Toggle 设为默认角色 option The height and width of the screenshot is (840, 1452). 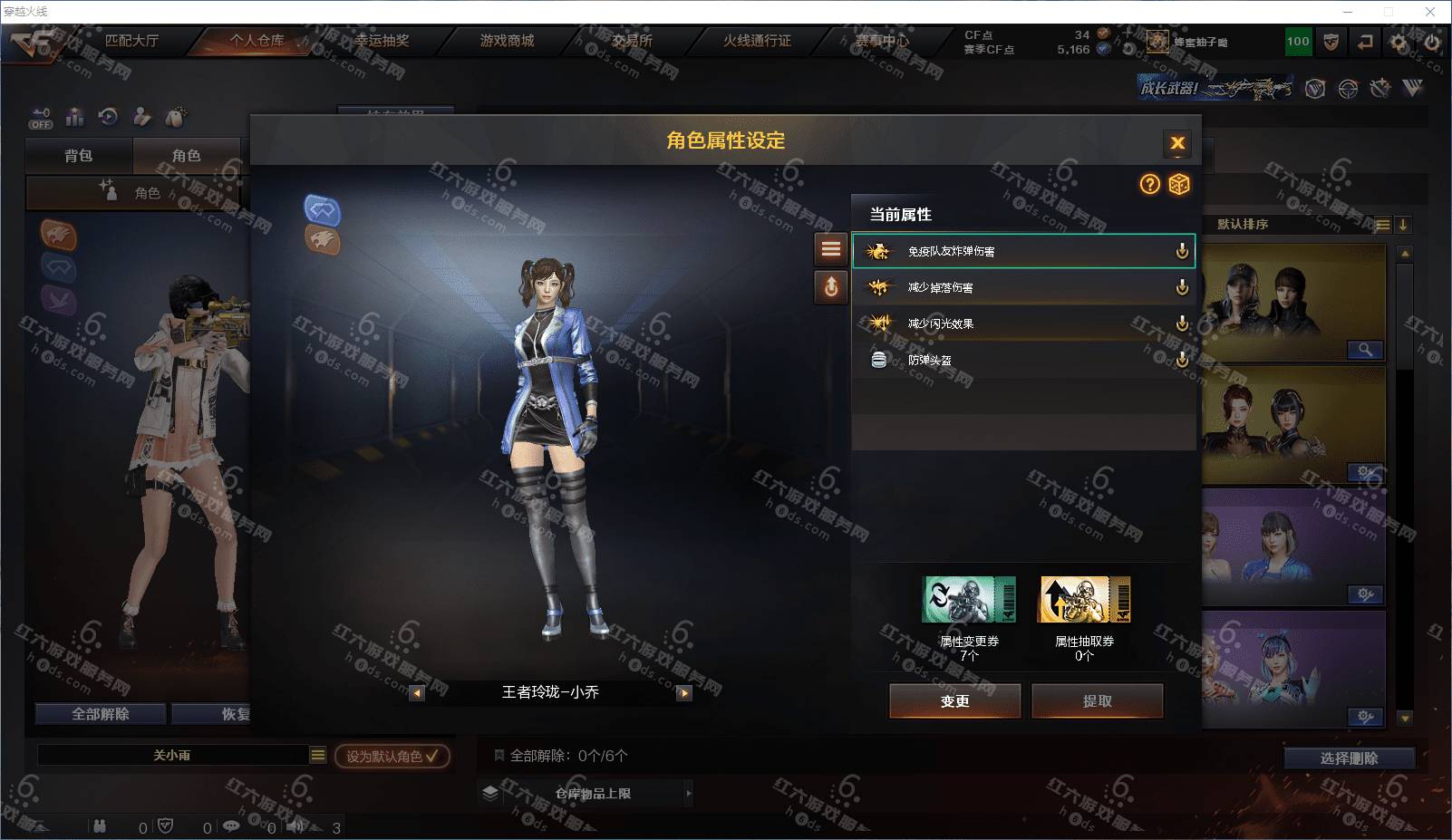(392, 756)
